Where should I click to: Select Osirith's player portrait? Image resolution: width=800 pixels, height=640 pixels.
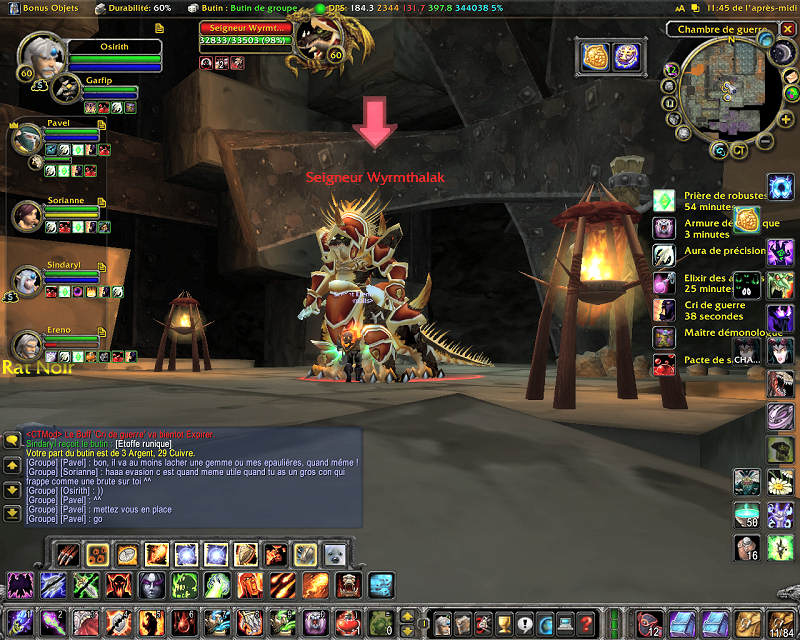(x=40, y=59)
